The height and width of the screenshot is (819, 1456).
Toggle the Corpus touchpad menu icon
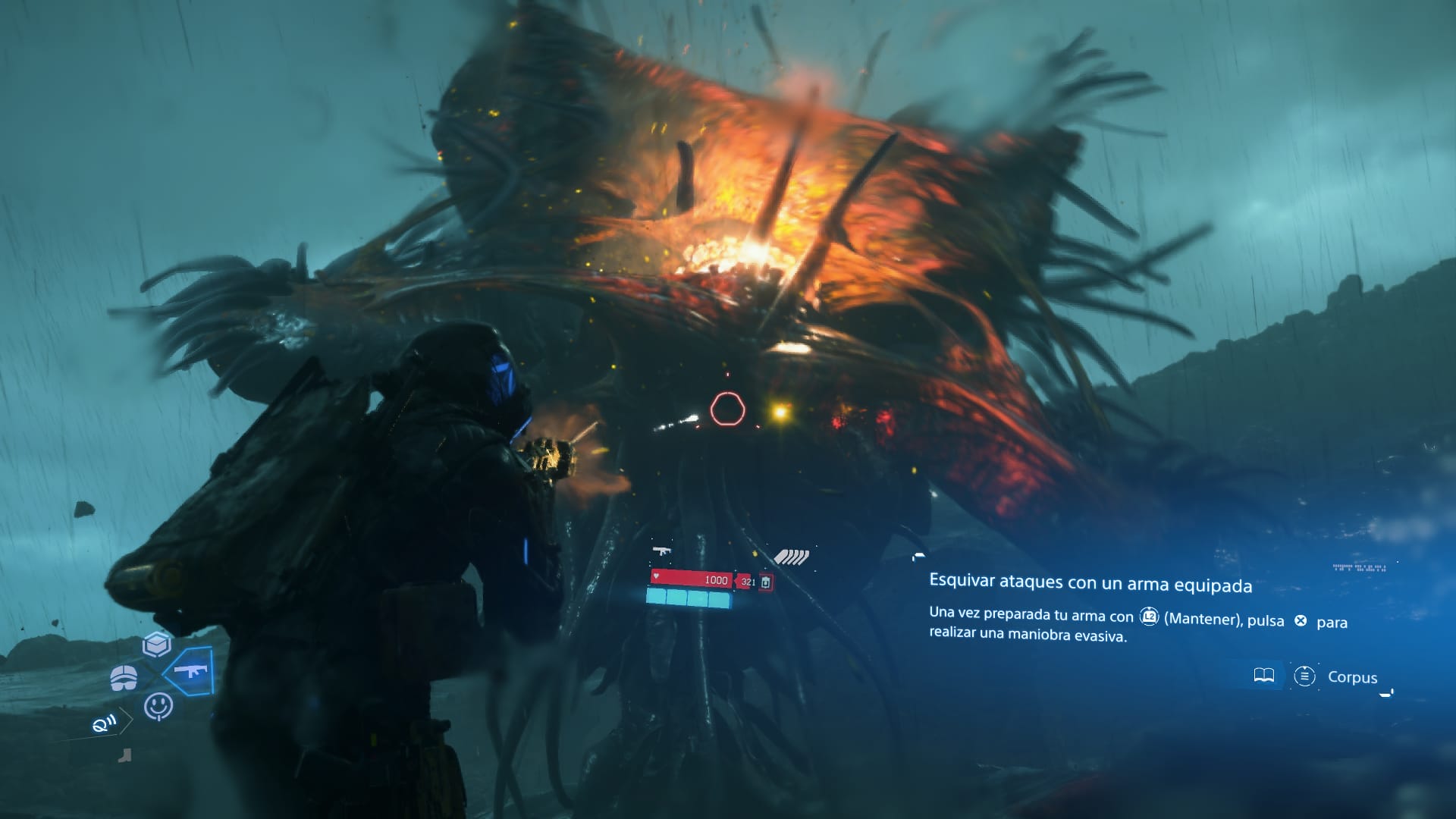pyautogui.click(x=1305, y=675)
